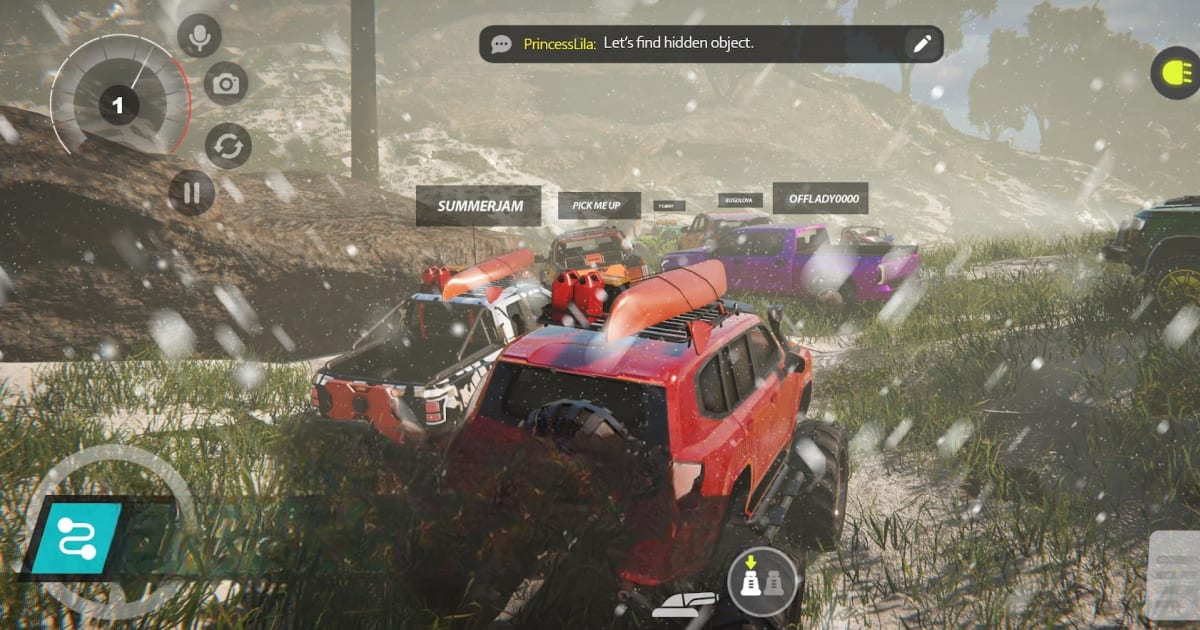Screen dimensions: 1200x630
Task: Toggle the yellow headlights button
Action: pos(1173,73)
